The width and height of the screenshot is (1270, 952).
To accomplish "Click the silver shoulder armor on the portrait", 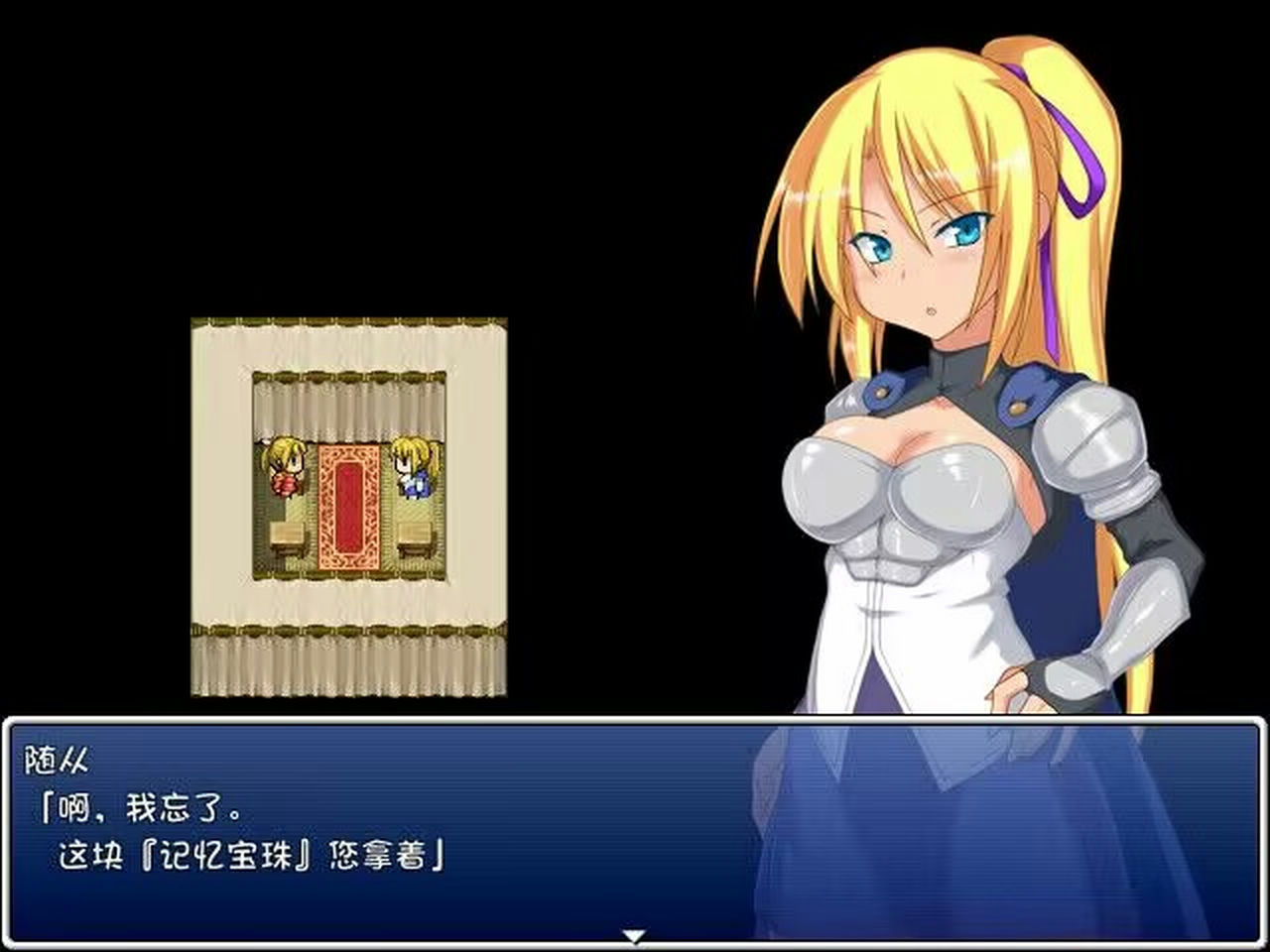I will pos(1091,436).
